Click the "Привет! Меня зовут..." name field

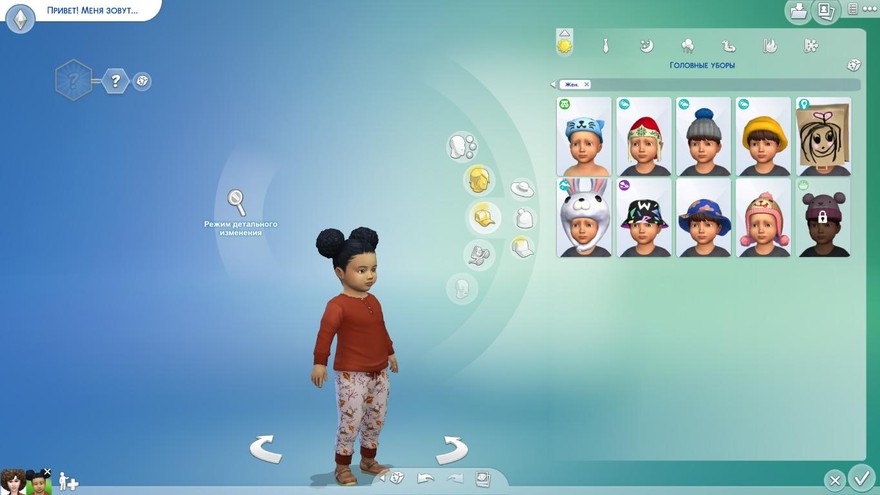92,10
